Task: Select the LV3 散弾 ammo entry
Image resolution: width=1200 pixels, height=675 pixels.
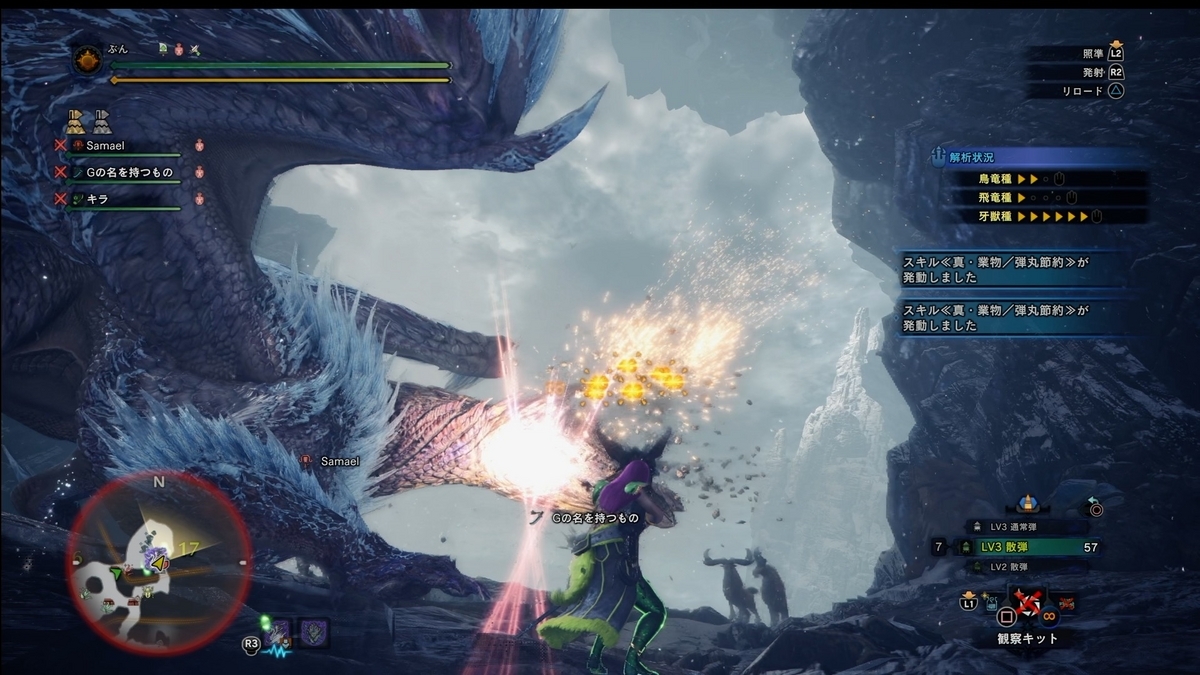Action: (1022, 547)
